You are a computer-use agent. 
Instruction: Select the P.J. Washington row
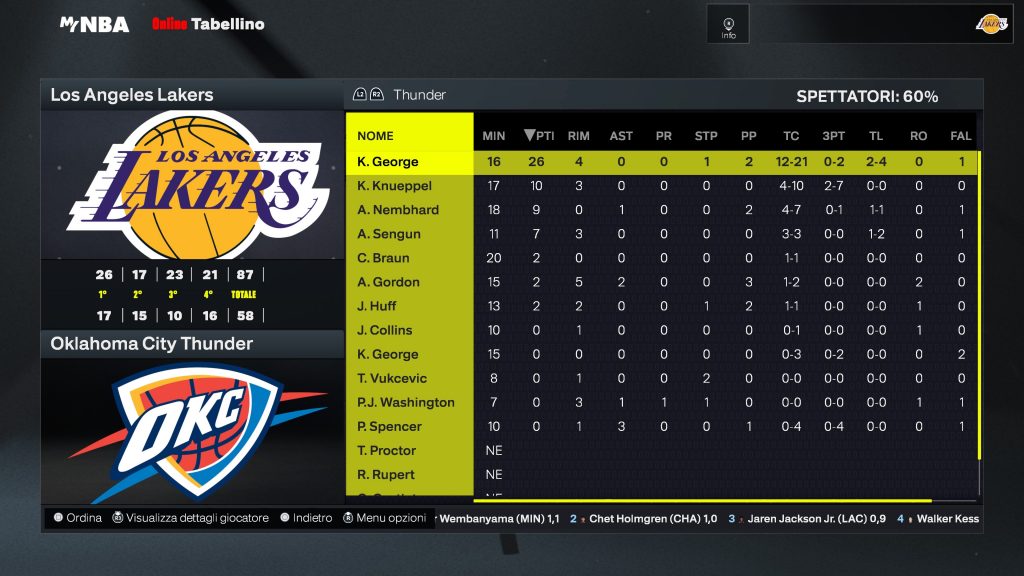[x=406, y=402]
